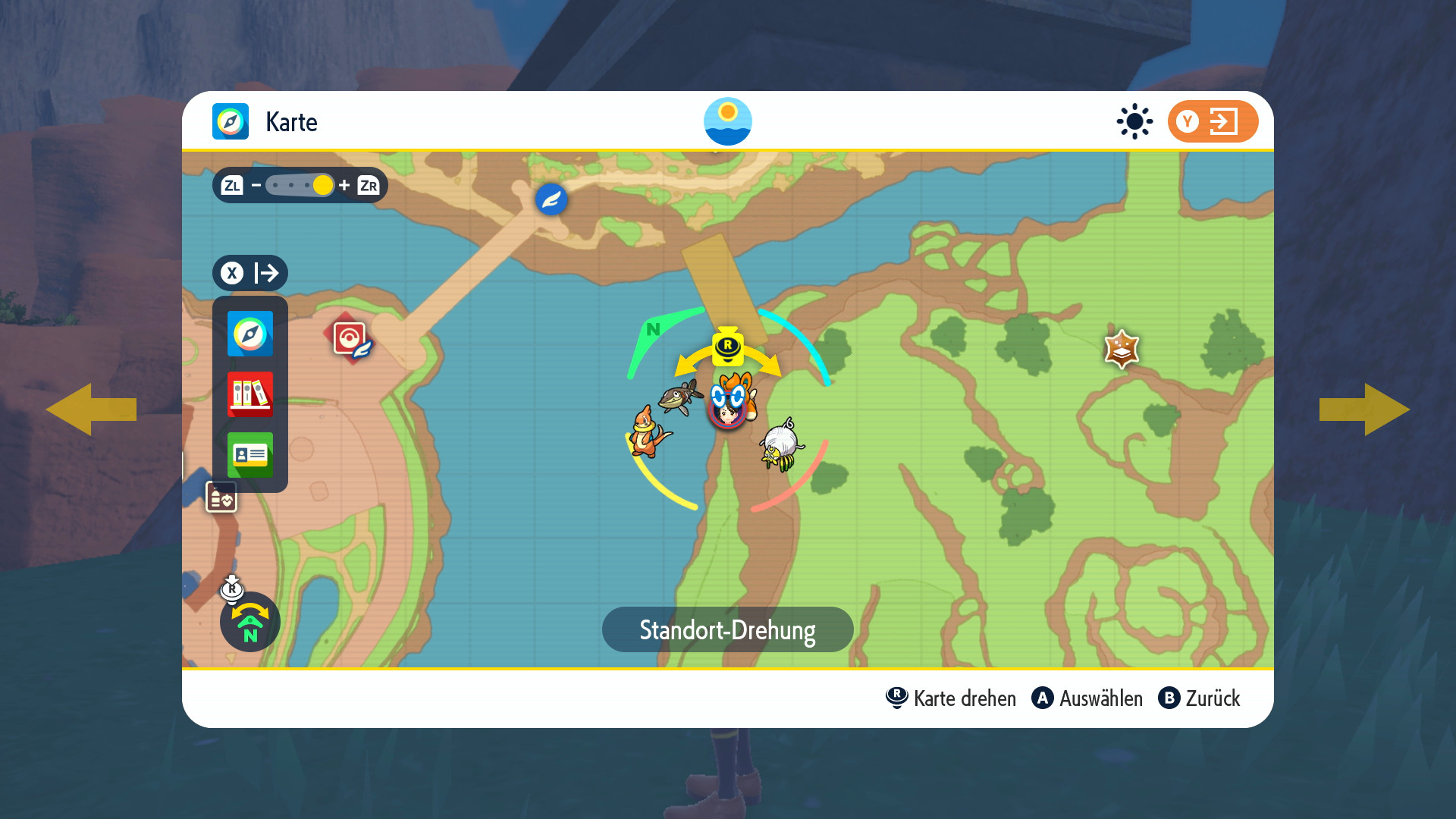Image resolution: width=1456 pixels, height=819 pixels.
Task: Select the blue feather fly point marker
Action: tap(551, 199)
